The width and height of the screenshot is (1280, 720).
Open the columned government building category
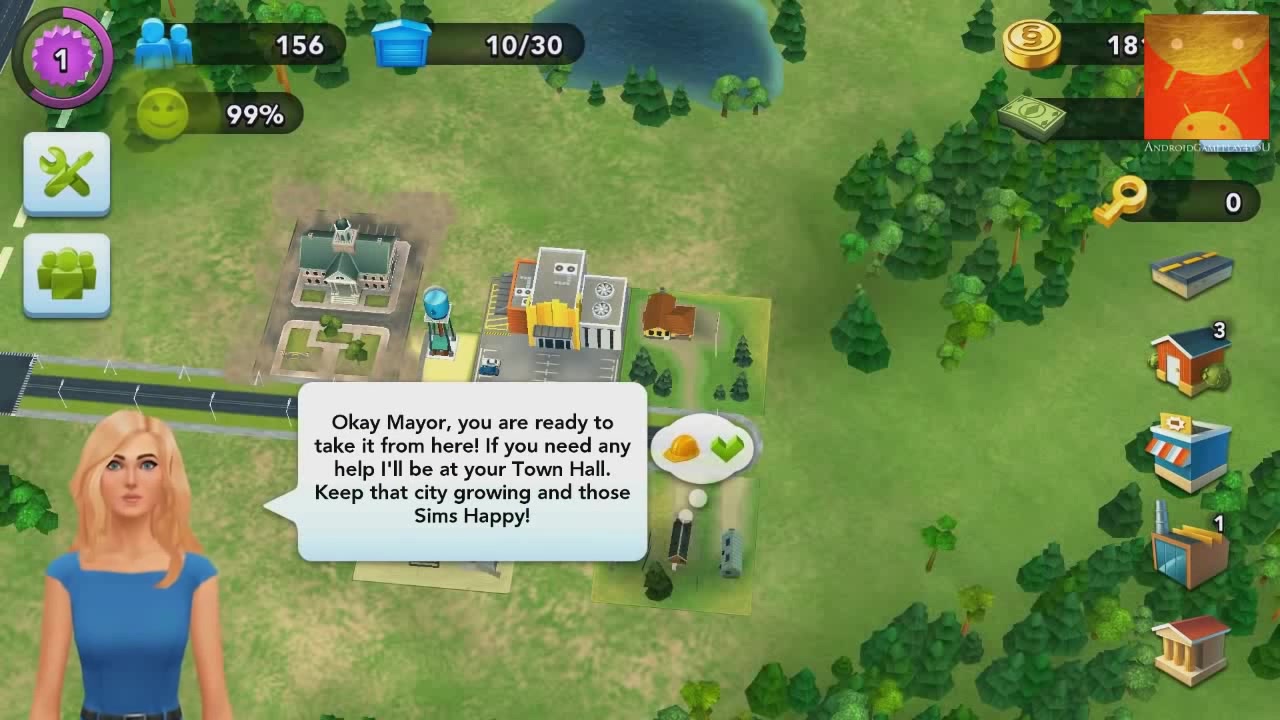click(1190, 647)
